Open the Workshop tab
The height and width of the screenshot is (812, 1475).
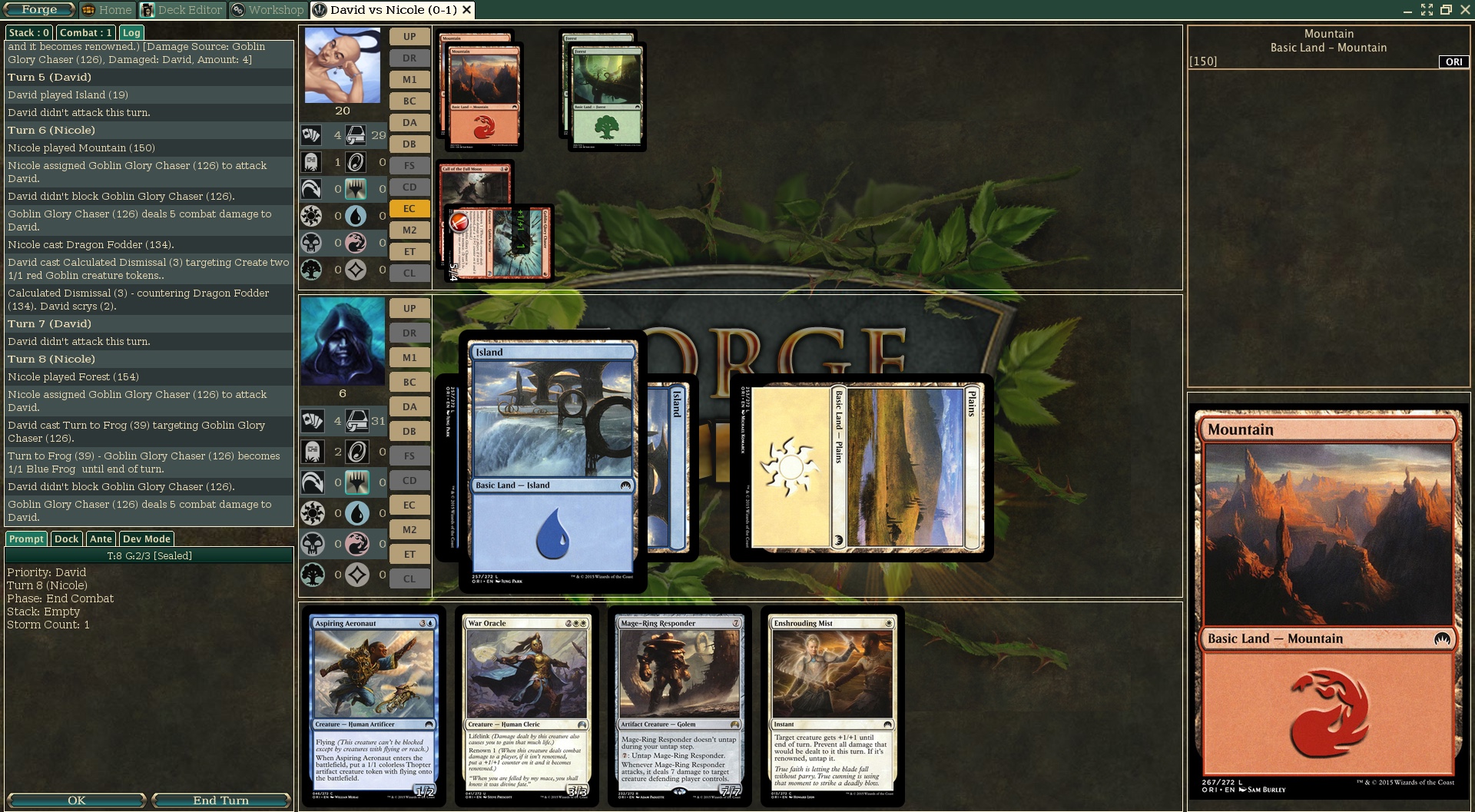coord(268,10)
